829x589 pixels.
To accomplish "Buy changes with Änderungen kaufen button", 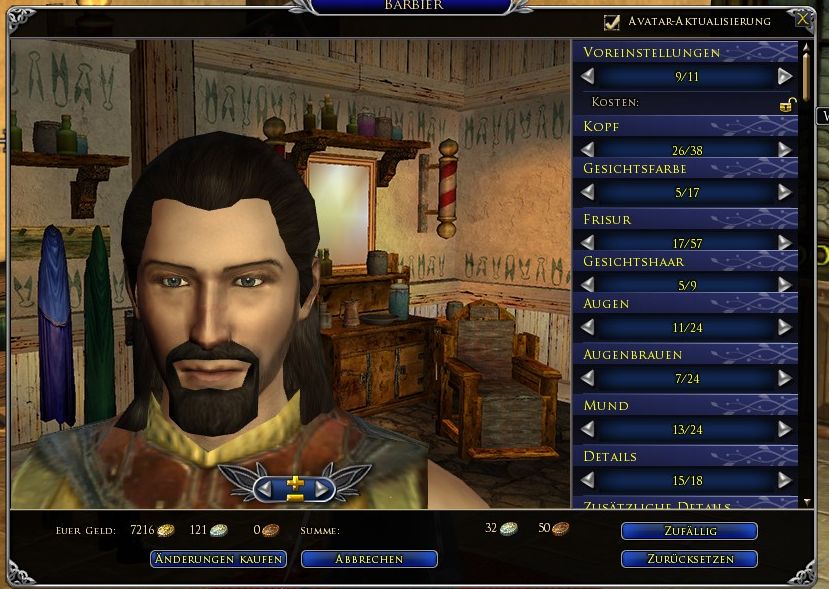I will 219,559.
